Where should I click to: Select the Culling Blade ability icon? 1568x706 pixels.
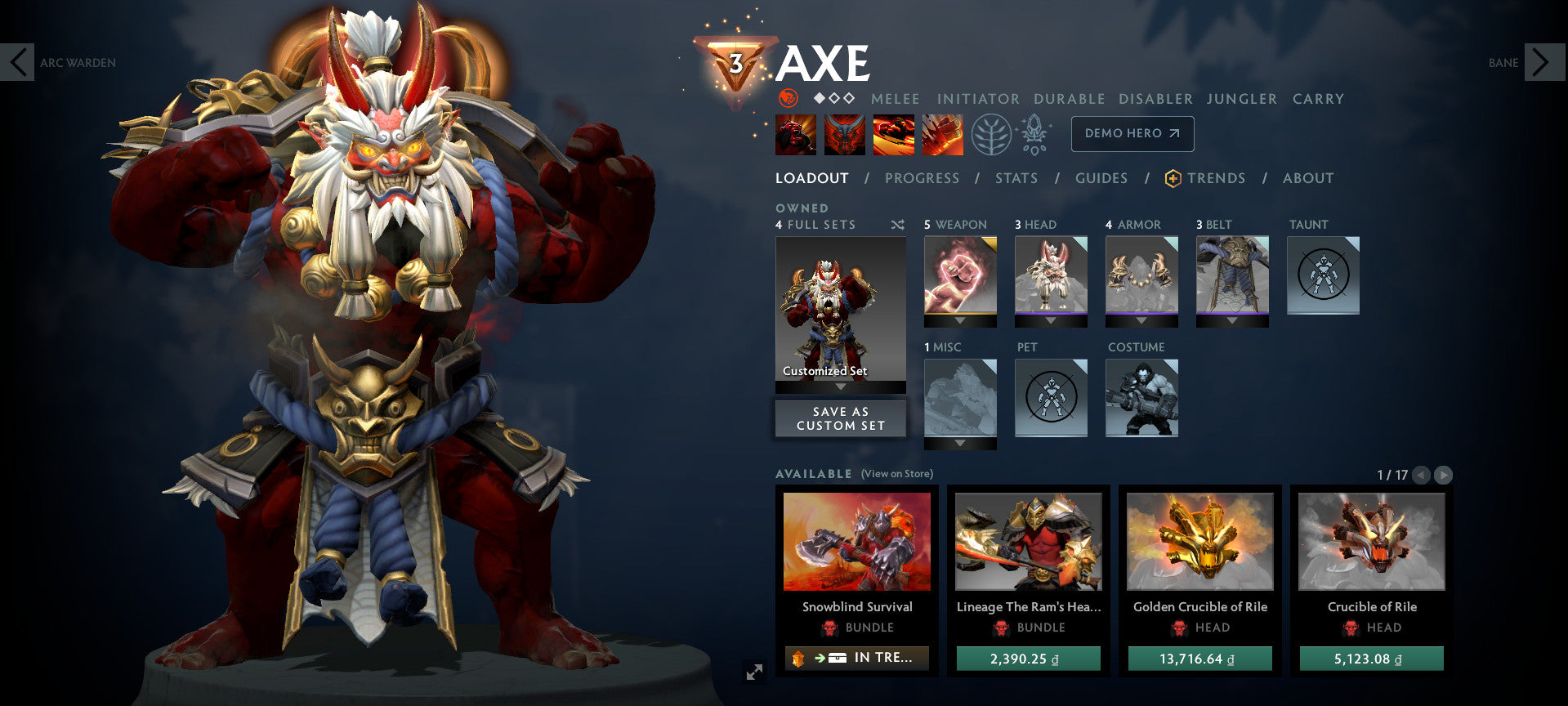pyautogui.click(x=943, y=134)
